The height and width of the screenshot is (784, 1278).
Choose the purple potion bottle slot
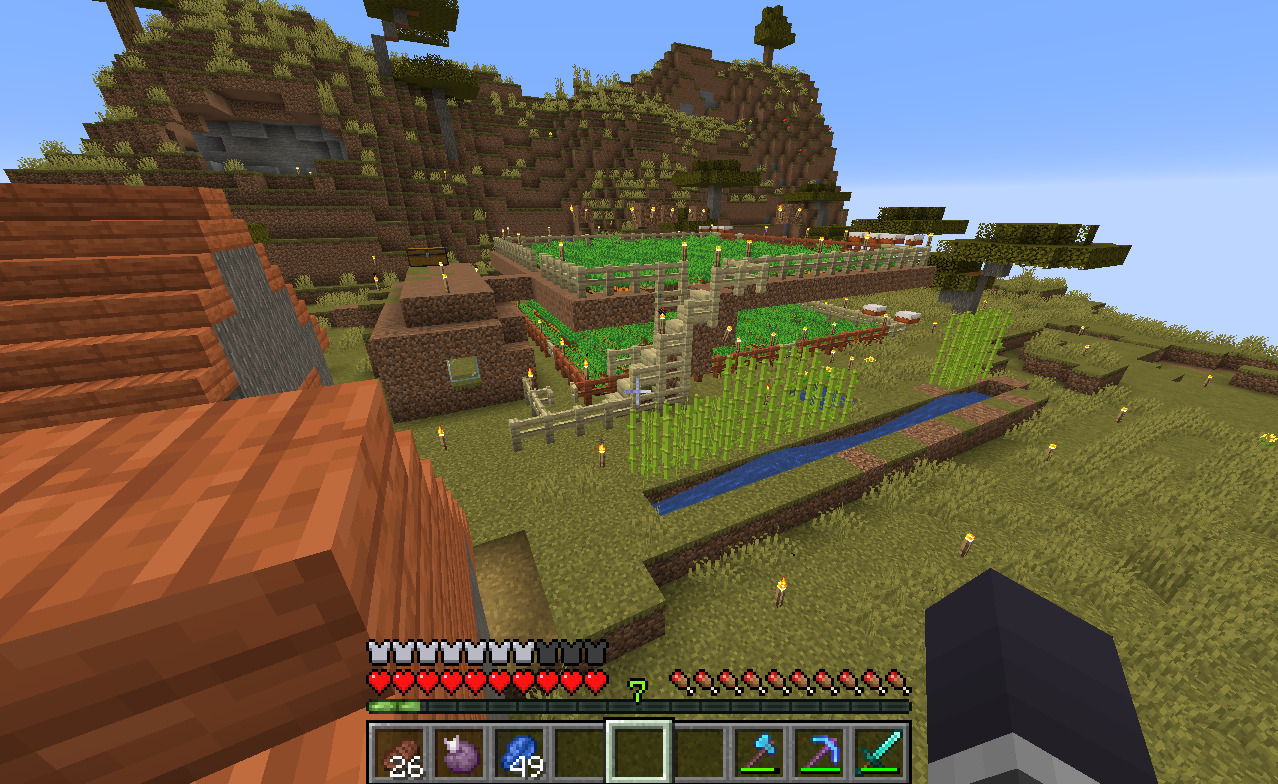tap(461, 752)
